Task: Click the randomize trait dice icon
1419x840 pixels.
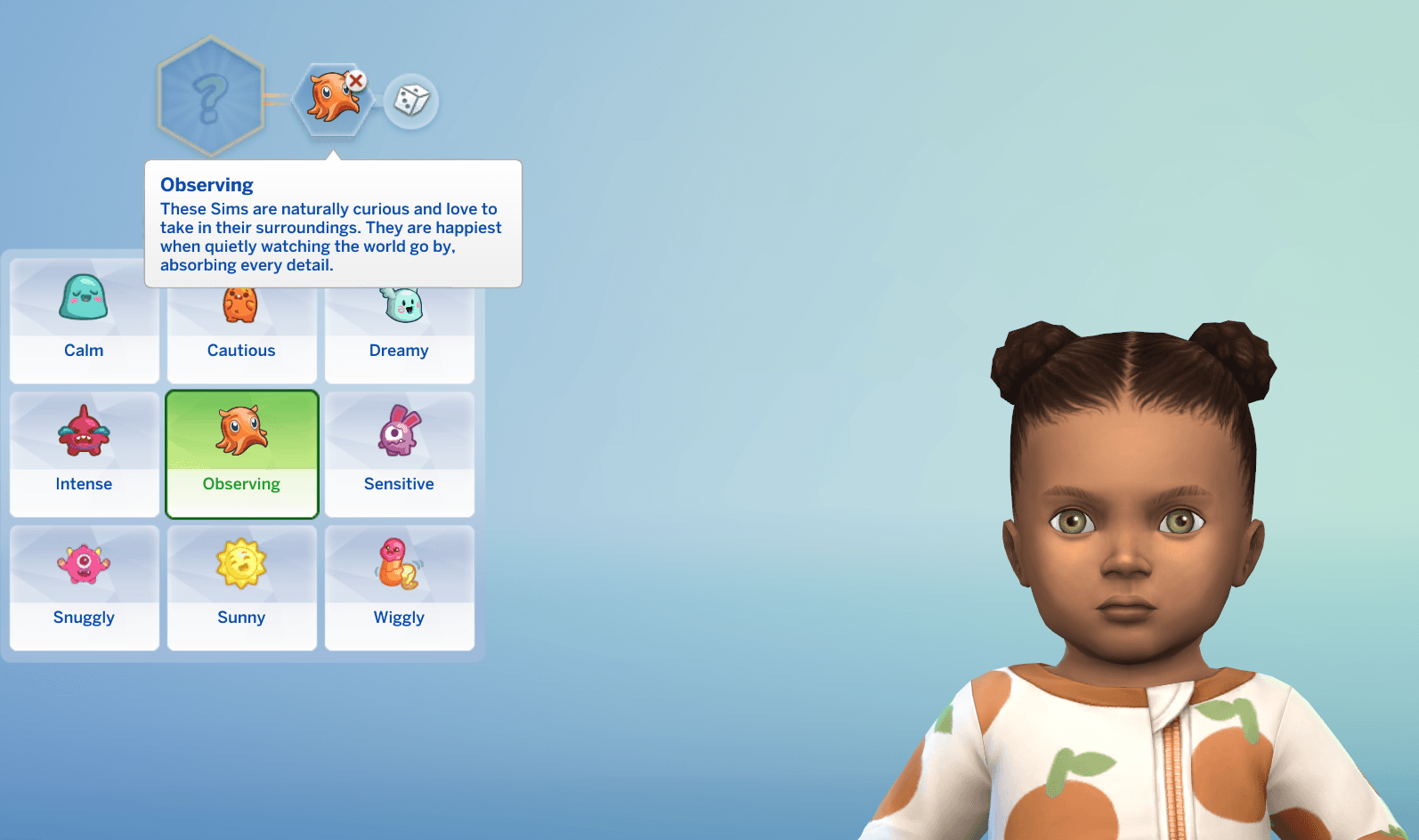Action: pyautogui.click(x=410, y=103)
